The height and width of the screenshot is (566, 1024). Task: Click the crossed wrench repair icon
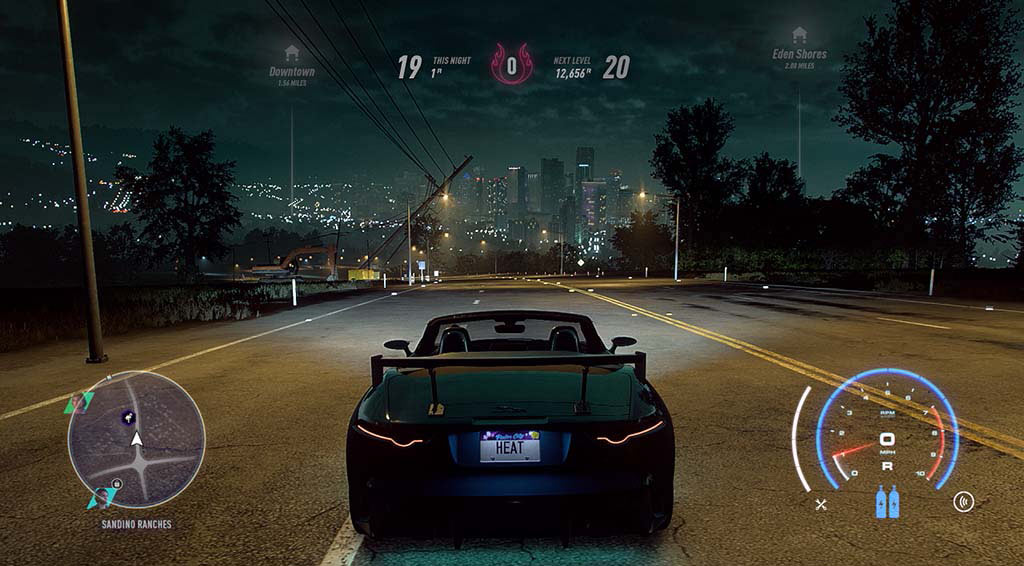click(x=821, y=504)
